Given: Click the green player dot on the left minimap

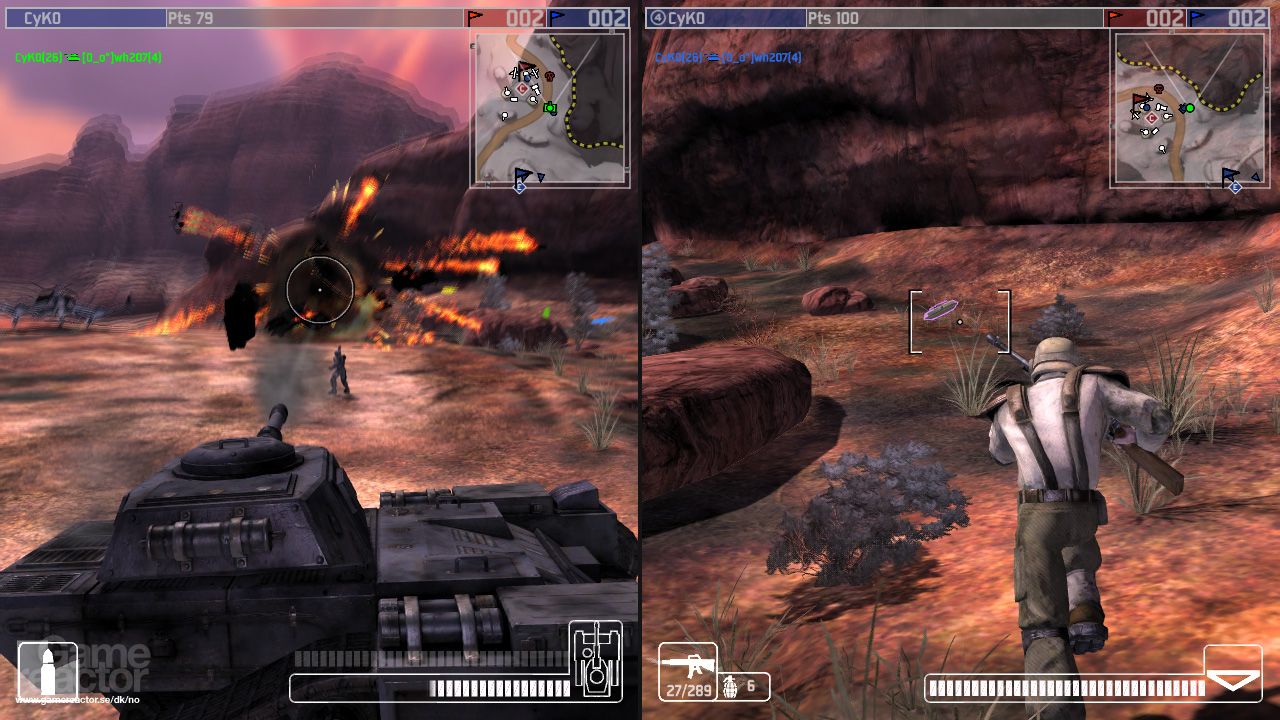Looking at the screenshot, I should click(x=550, y=107).
